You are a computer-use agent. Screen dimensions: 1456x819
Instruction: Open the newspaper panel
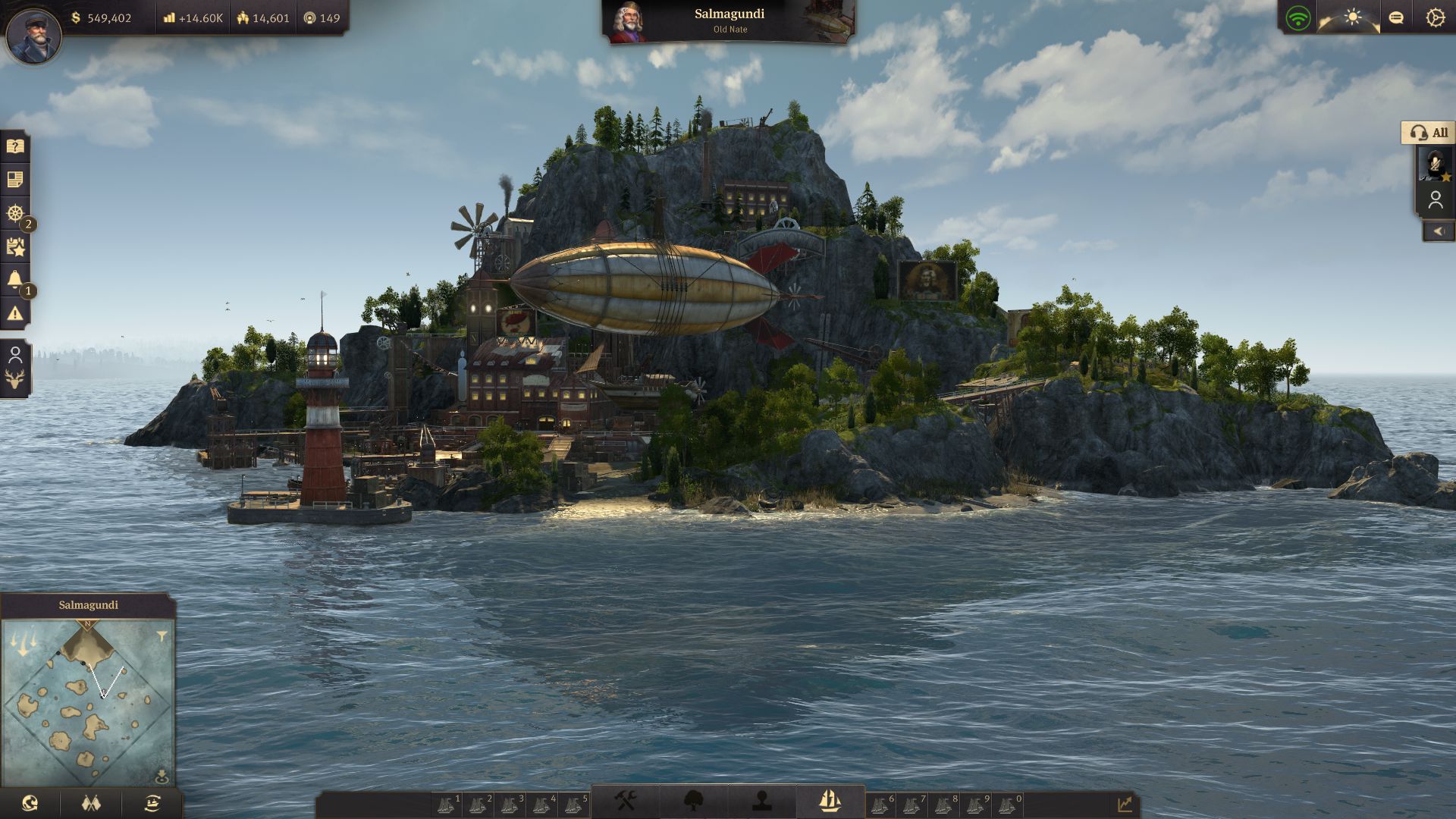pyautogui.click(x=14, y=180)
